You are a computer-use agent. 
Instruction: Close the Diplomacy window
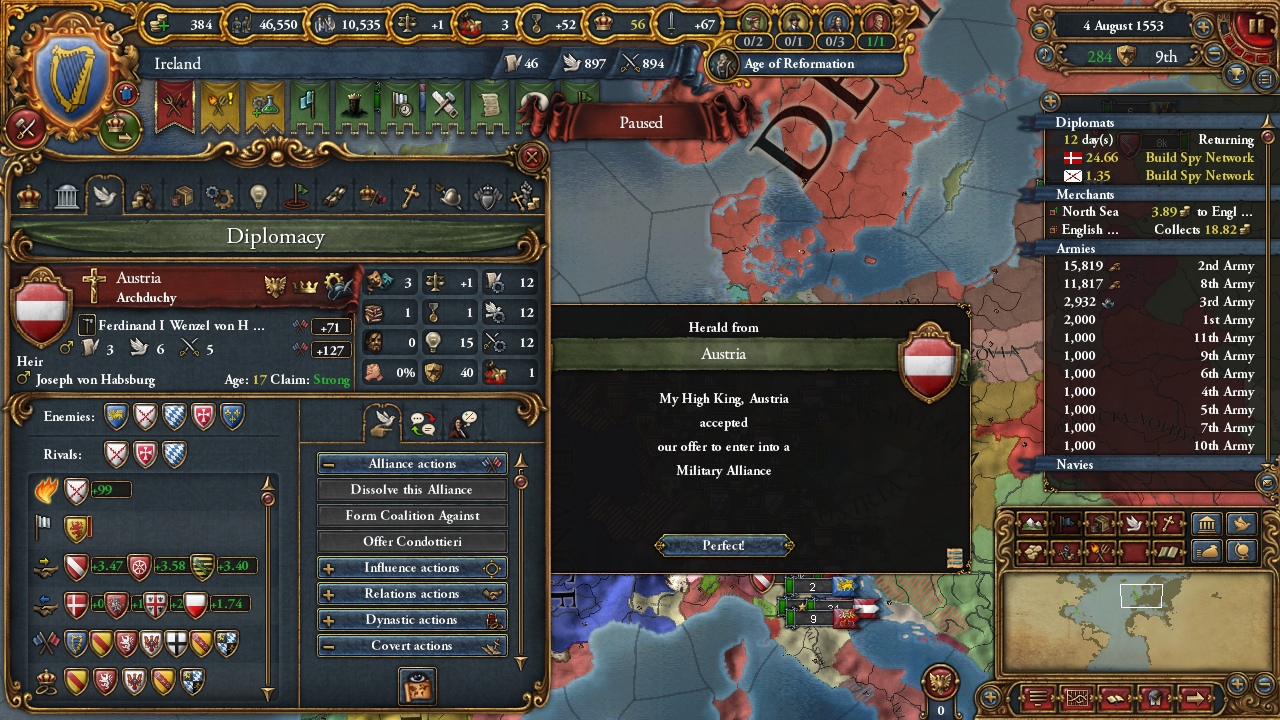(532, 157)
